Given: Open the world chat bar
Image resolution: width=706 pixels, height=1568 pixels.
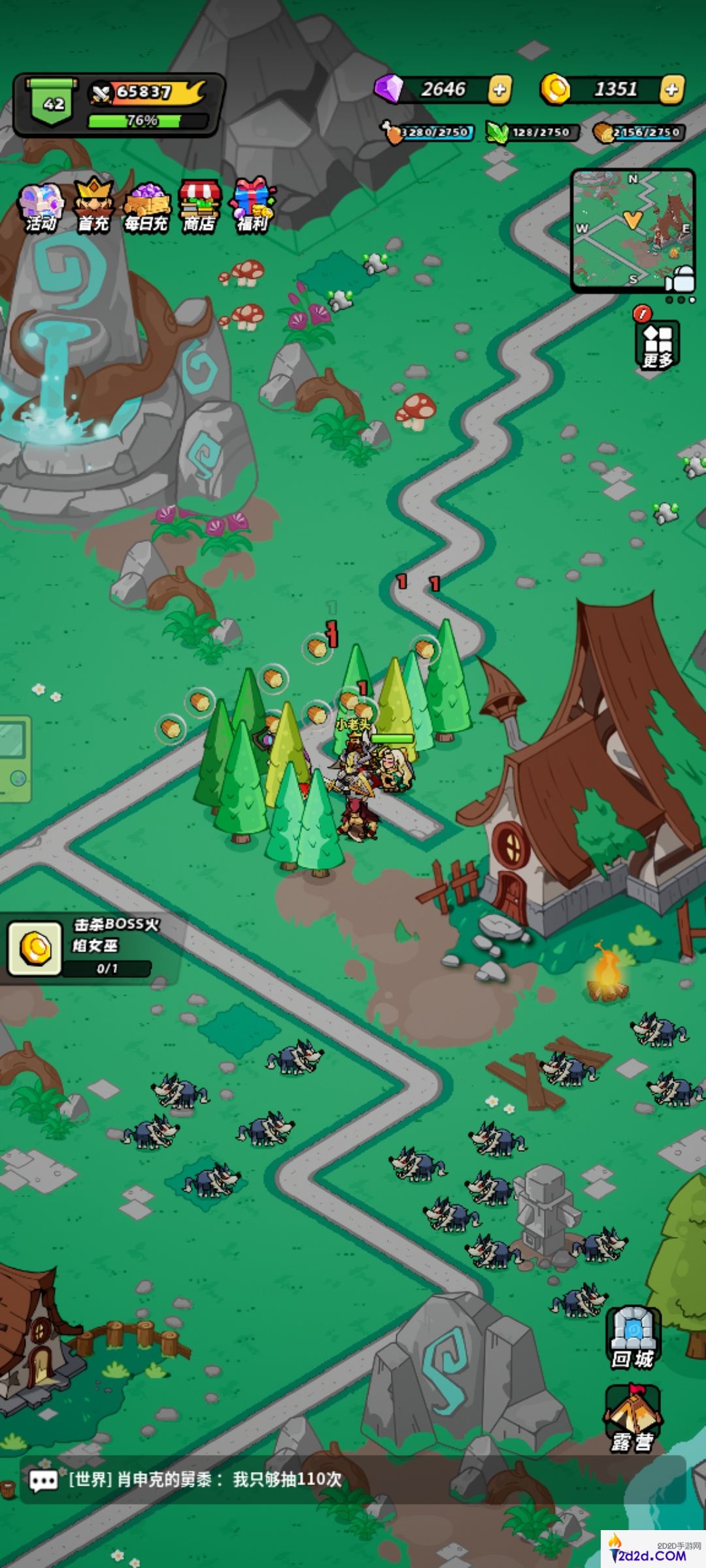Looking at the screenshot, I should click(x=353, y=1480).
